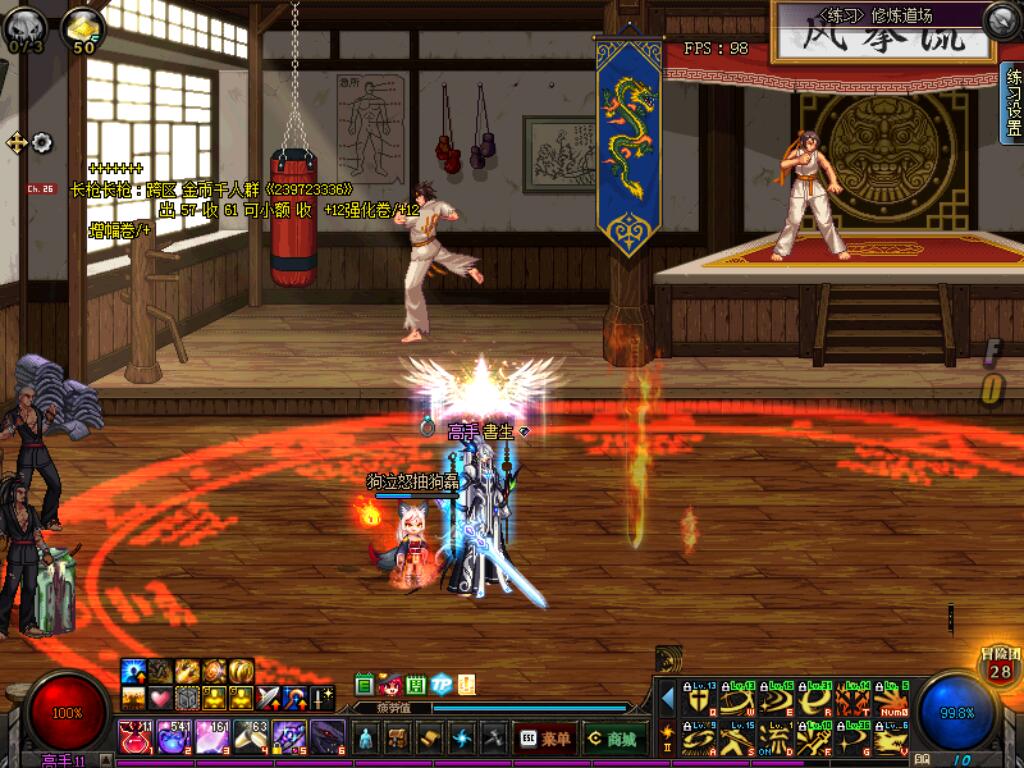The width and height of the screenshot is (1024, 768).
Task: Open the ESC 菜单 menu button
Action: pyautogui.click(x=544, y=738)
